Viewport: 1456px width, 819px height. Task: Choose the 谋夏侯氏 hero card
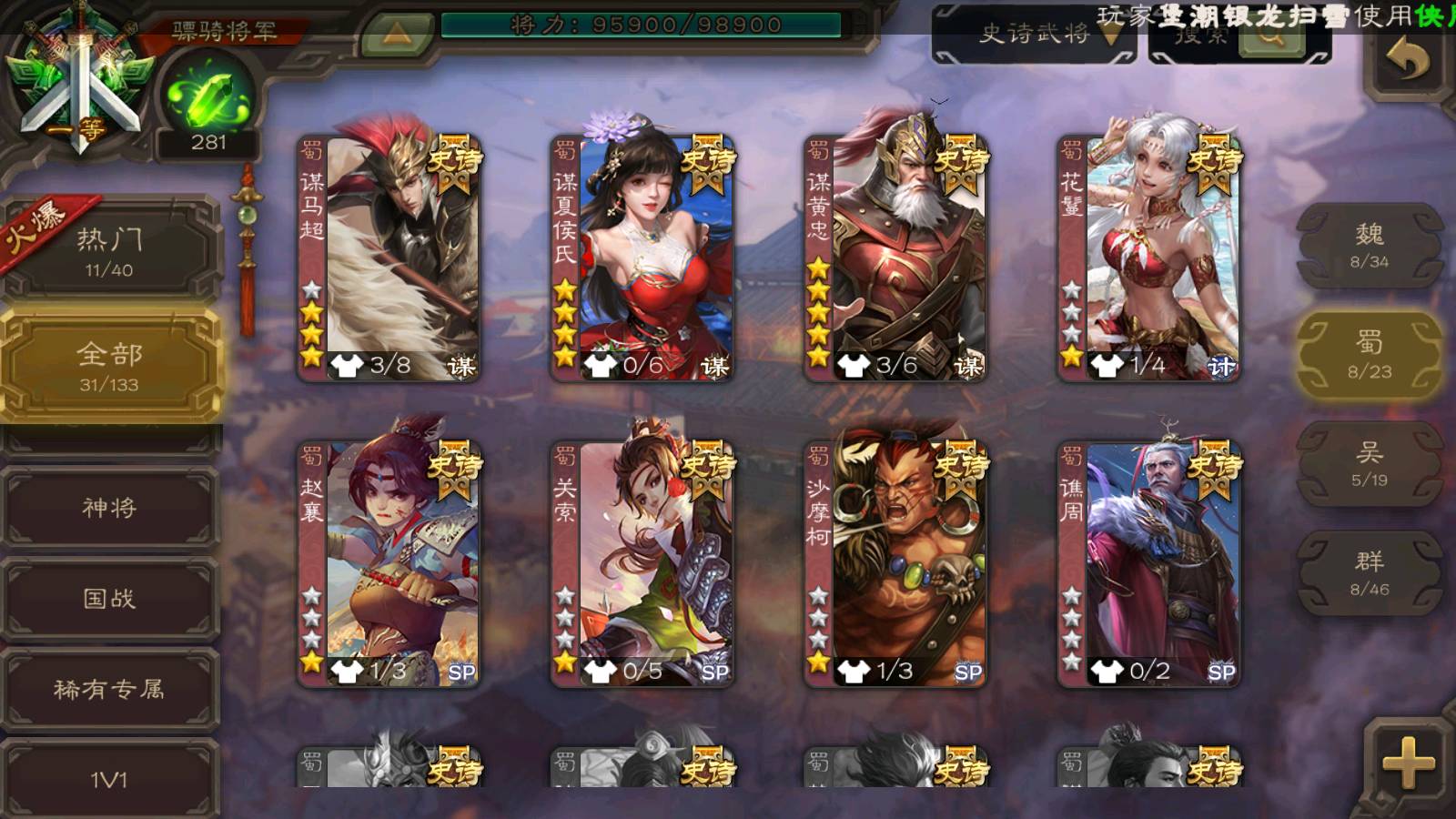pos(642,258)
